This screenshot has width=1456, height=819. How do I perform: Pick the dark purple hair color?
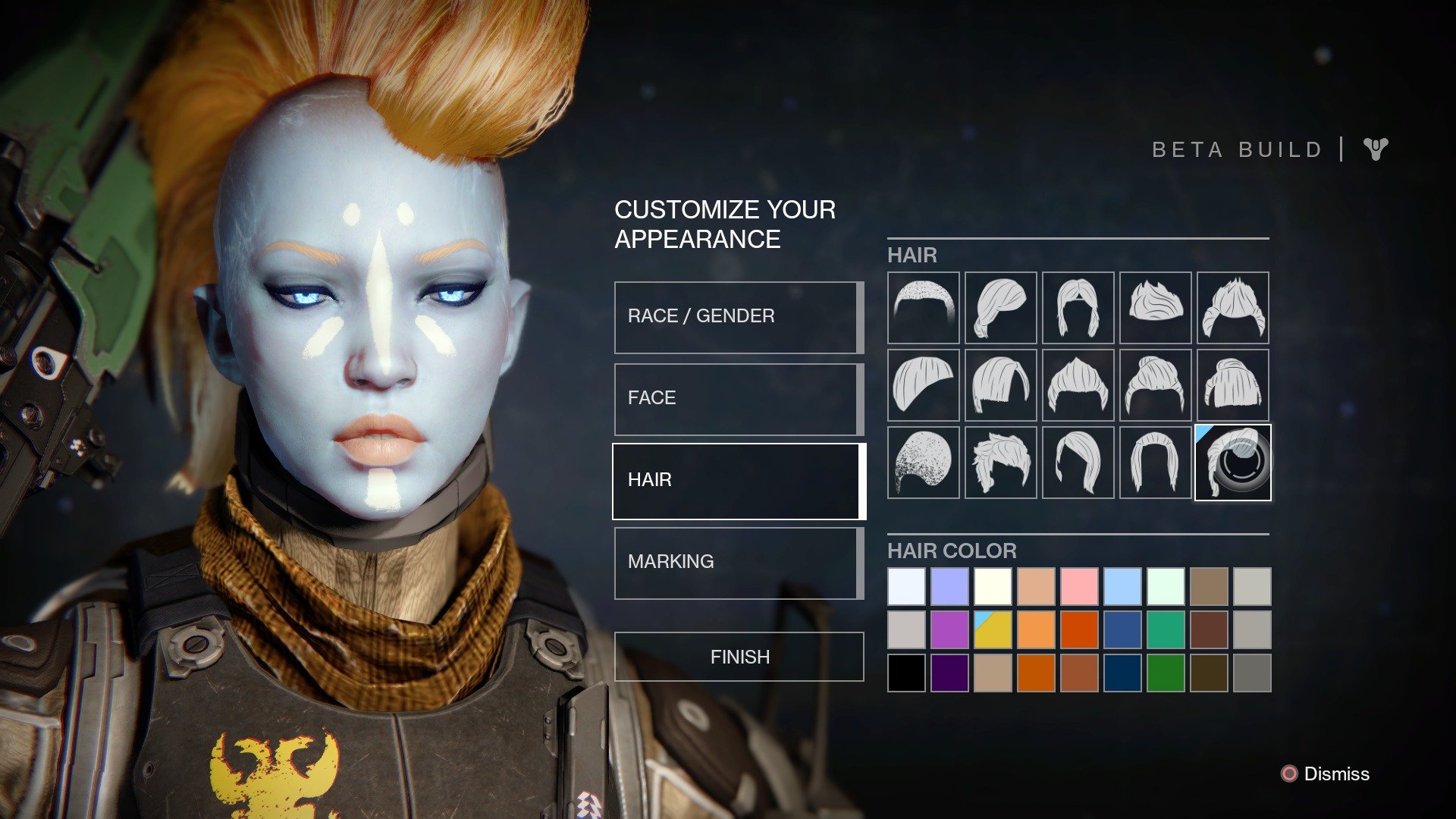coord(949,673)
